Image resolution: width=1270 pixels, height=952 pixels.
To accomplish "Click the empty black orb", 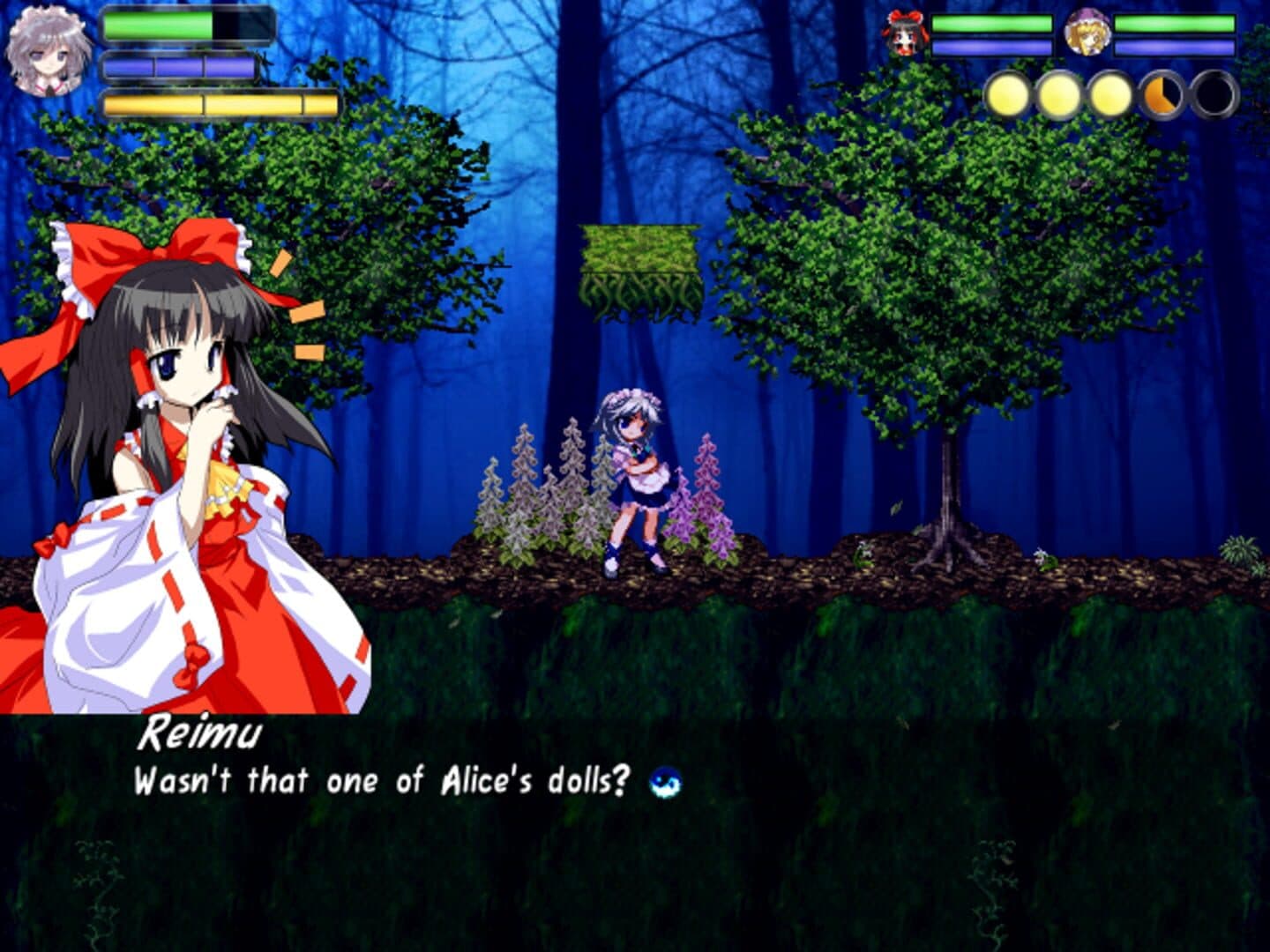I will [1215, 95].
